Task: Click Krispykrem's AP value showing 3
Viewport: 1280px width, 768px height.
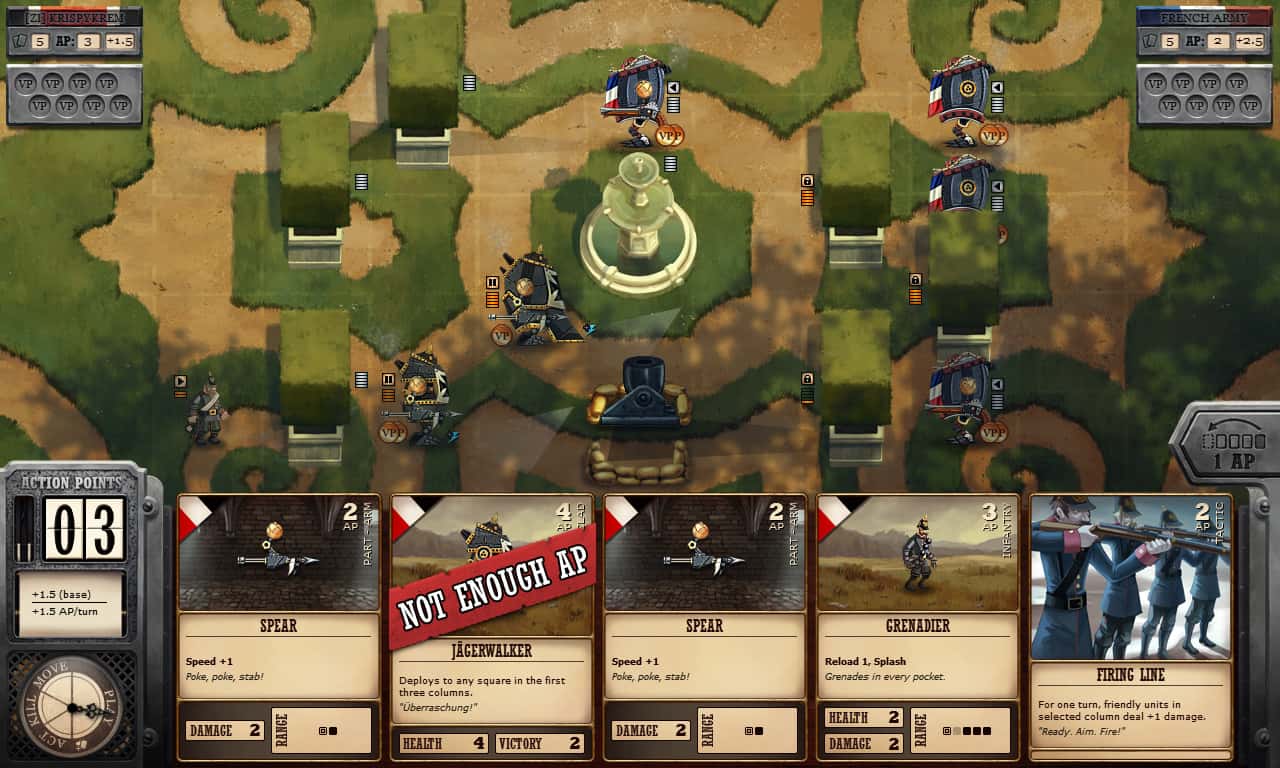Action: [x=88, y=42]
